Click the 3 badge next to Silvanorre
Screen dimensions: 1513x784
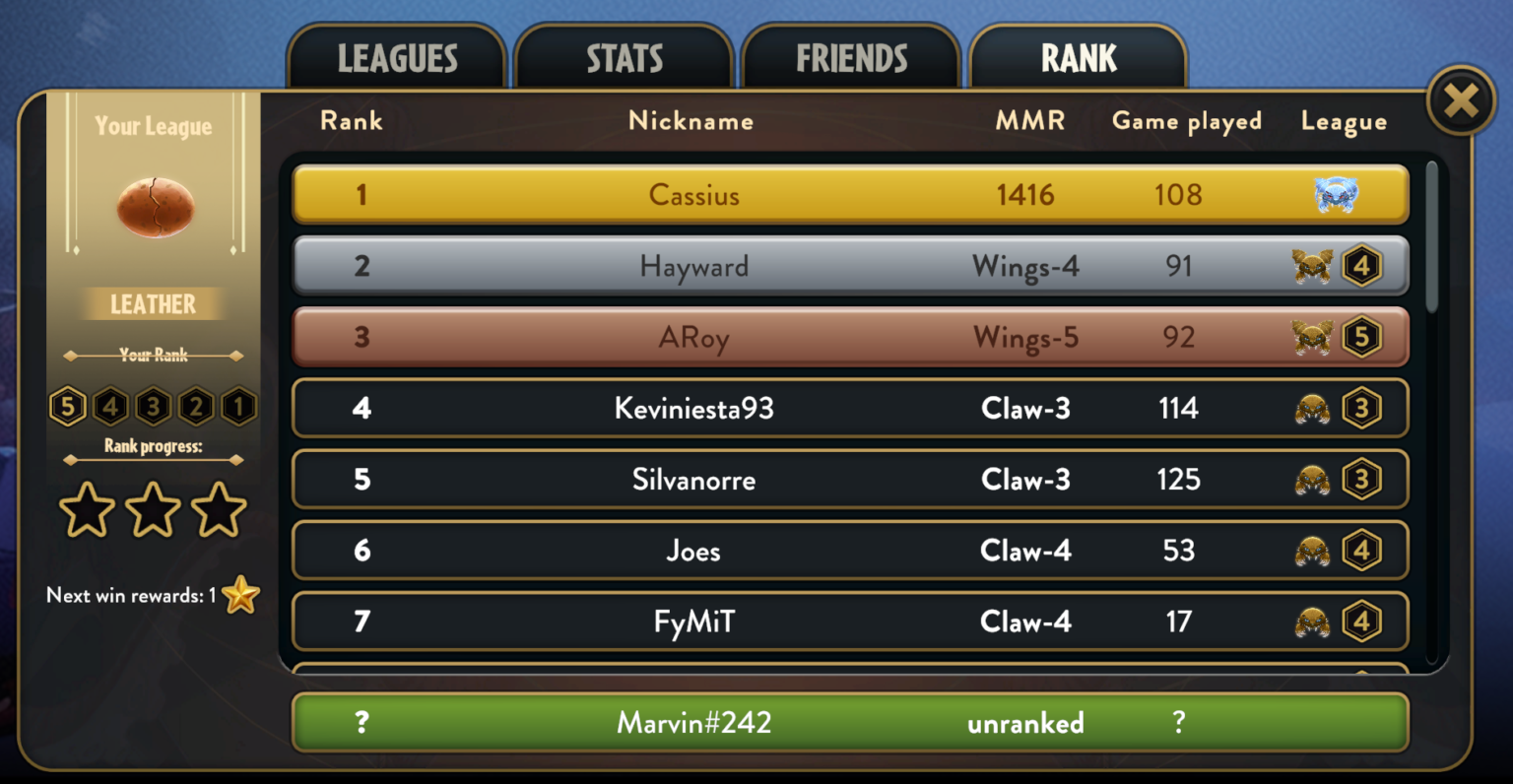click(x=1363, y=480)
